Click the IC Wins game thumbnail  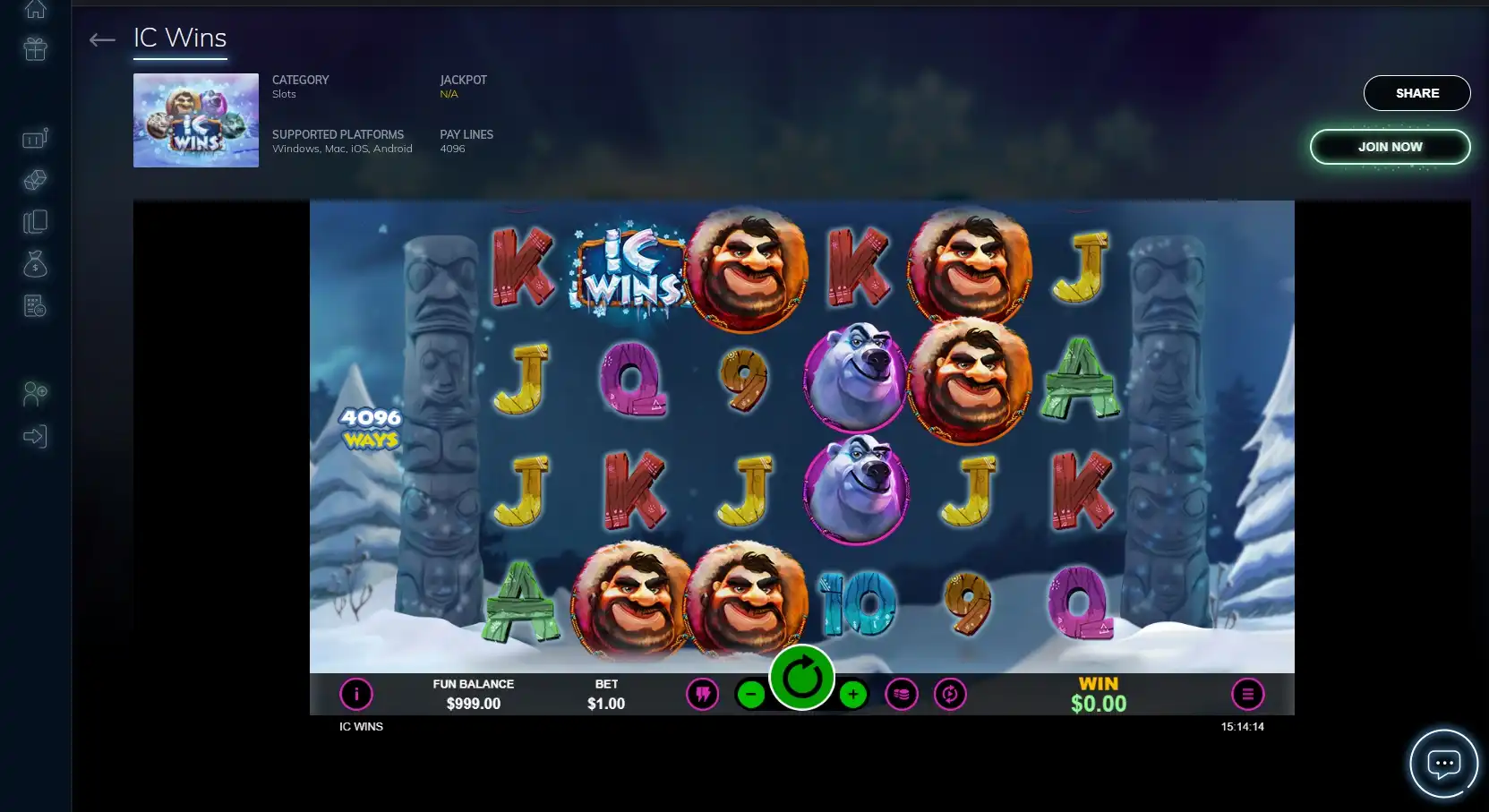point(196,121)
